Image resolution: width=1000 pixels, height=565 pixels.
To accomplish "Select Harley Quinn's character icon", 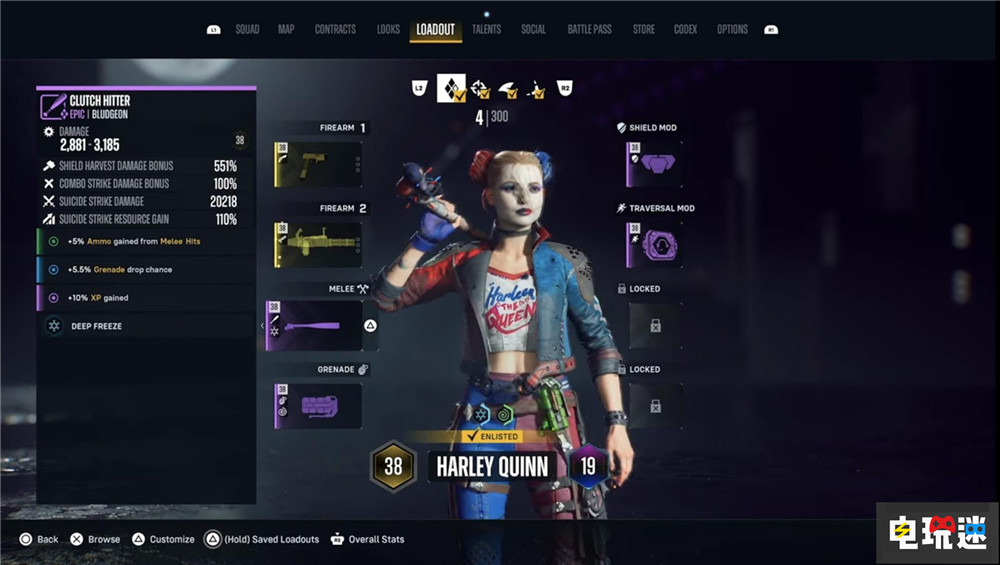I will click(451, 89).
